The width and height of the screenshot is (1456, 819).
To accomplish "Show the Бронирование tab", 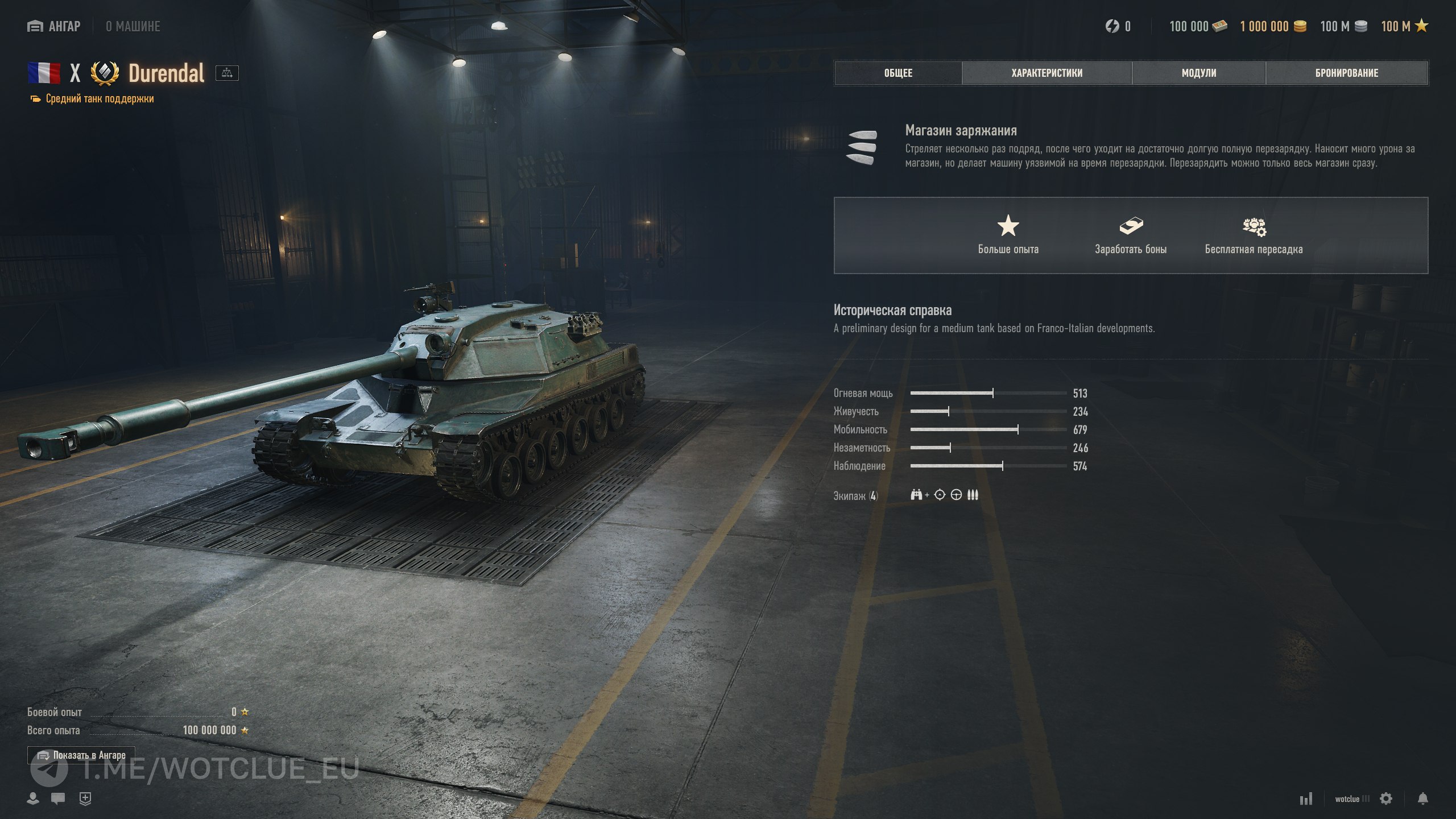I will pyautogui.click(x=1346, y=73).
